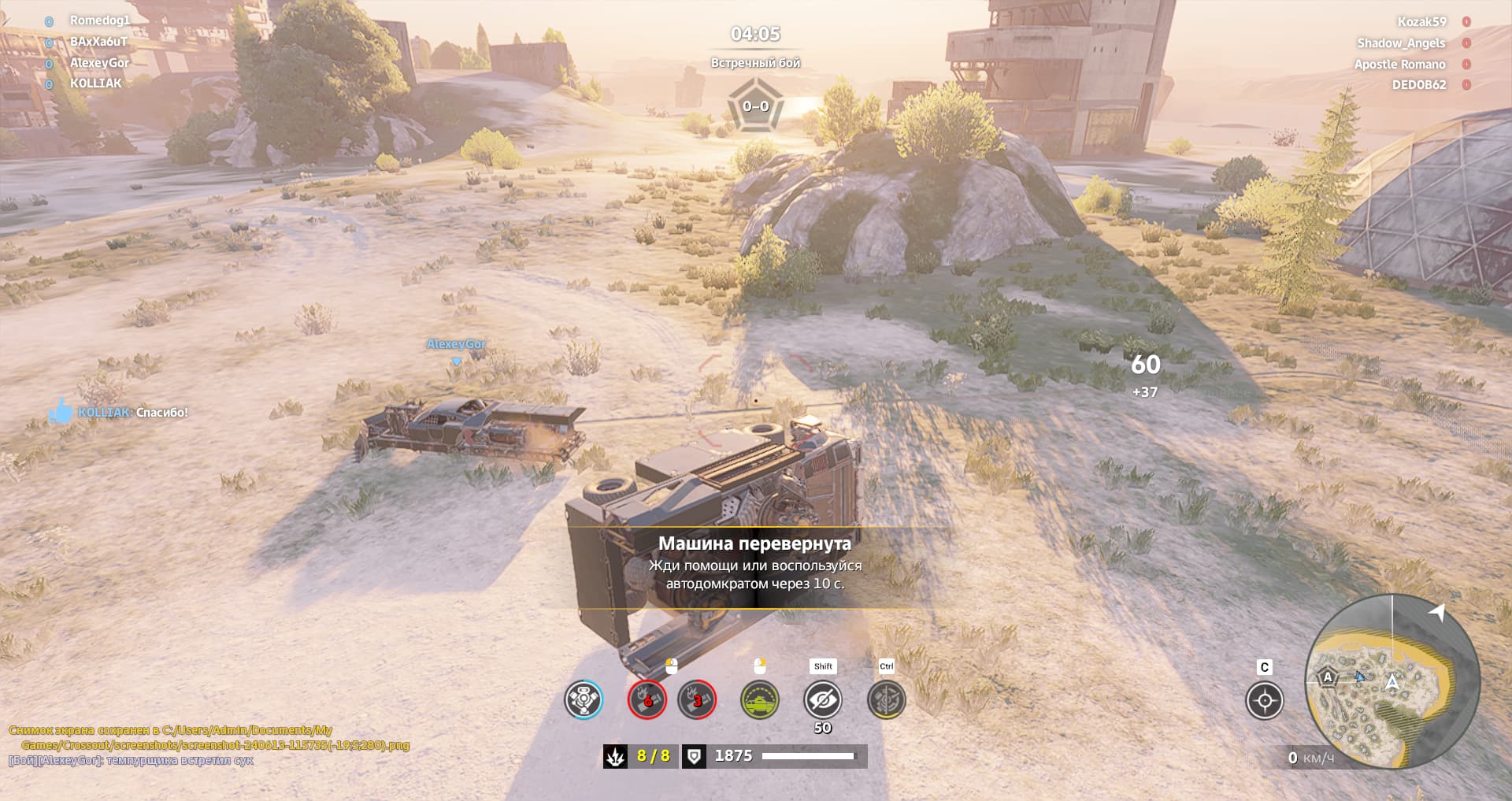Activate the engine module icon
Image resolution: width=1512 pixels, height=801 pixels.
pyautogui.click(x=584, y=699)
